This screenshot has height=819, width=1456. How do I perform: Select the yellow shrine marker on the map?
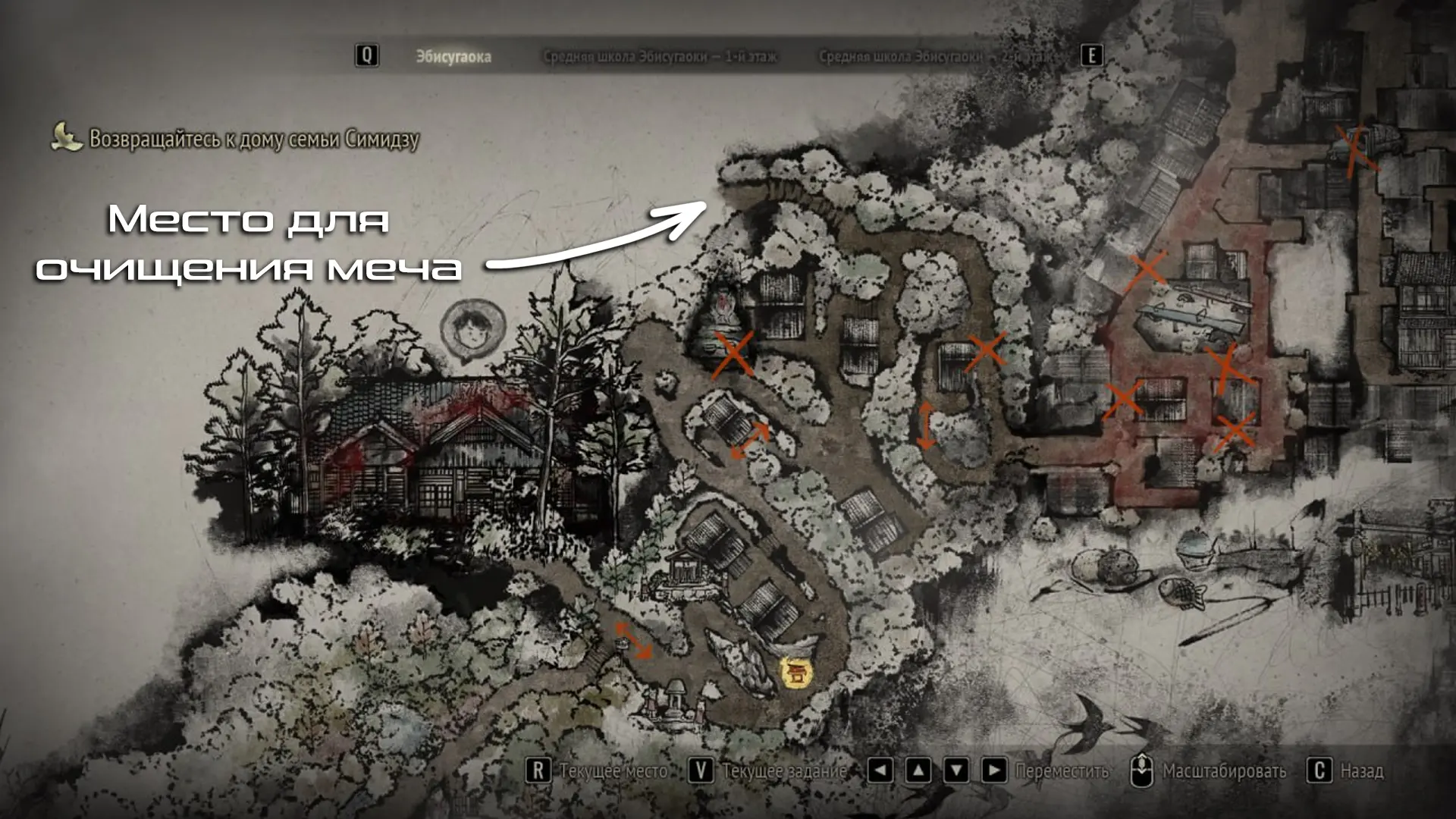pyautogui.click(x=796, y=672)
